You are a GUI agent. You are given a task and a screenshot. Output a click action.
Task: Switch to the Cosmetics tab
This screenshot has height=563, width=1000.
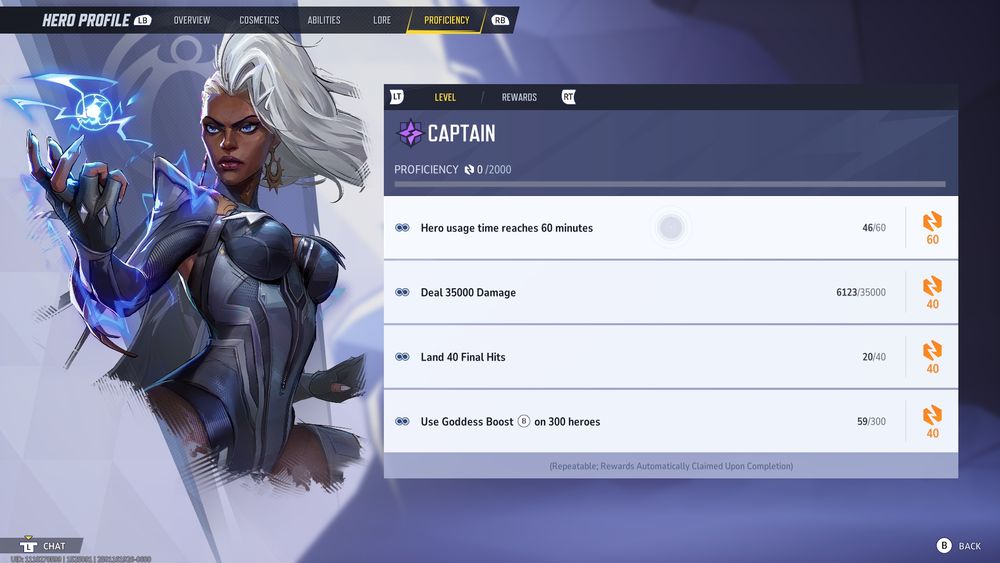(x=259, y=20)
